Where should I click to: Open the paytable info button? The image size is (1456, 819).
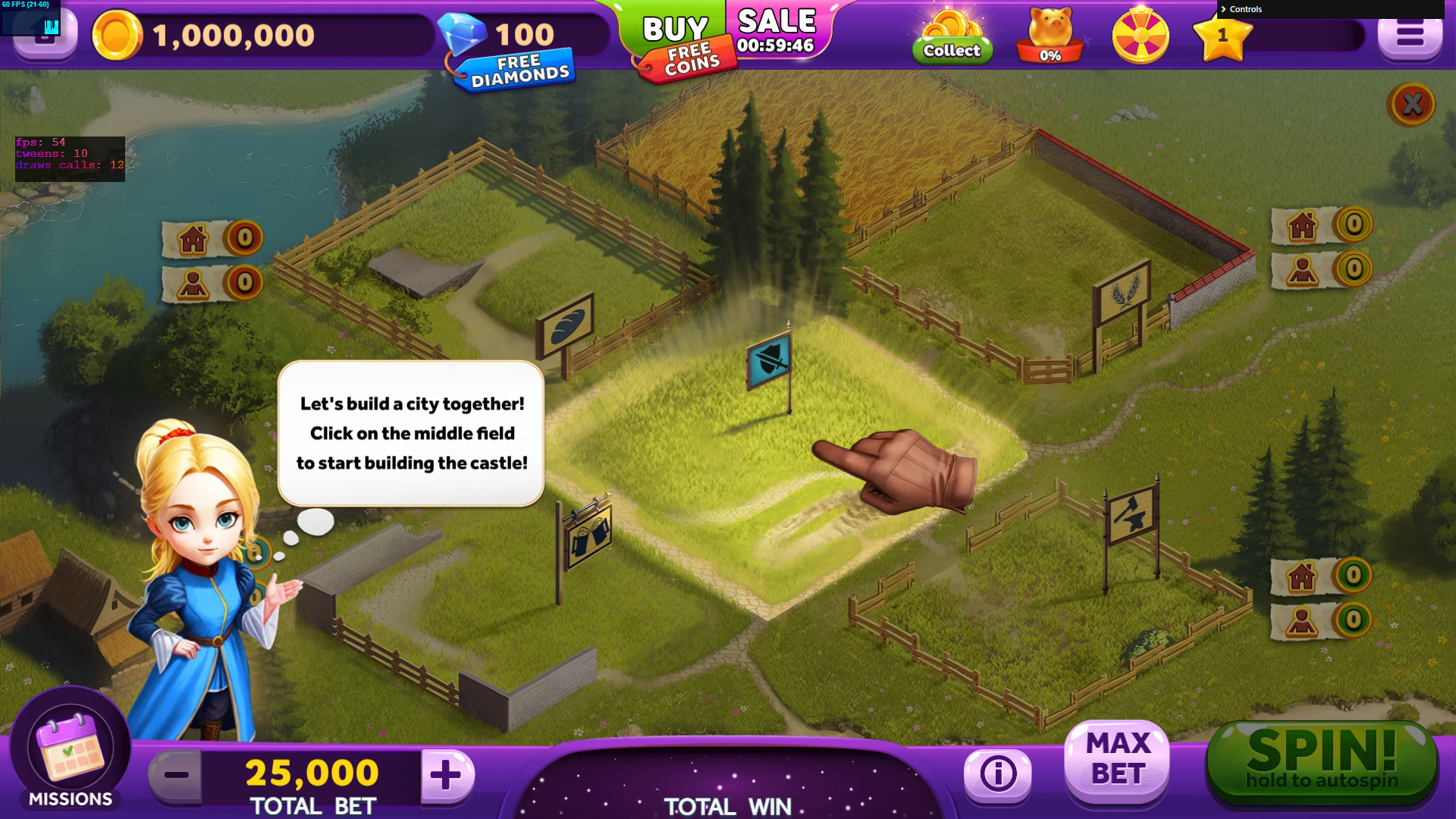(x=997, y=774)
